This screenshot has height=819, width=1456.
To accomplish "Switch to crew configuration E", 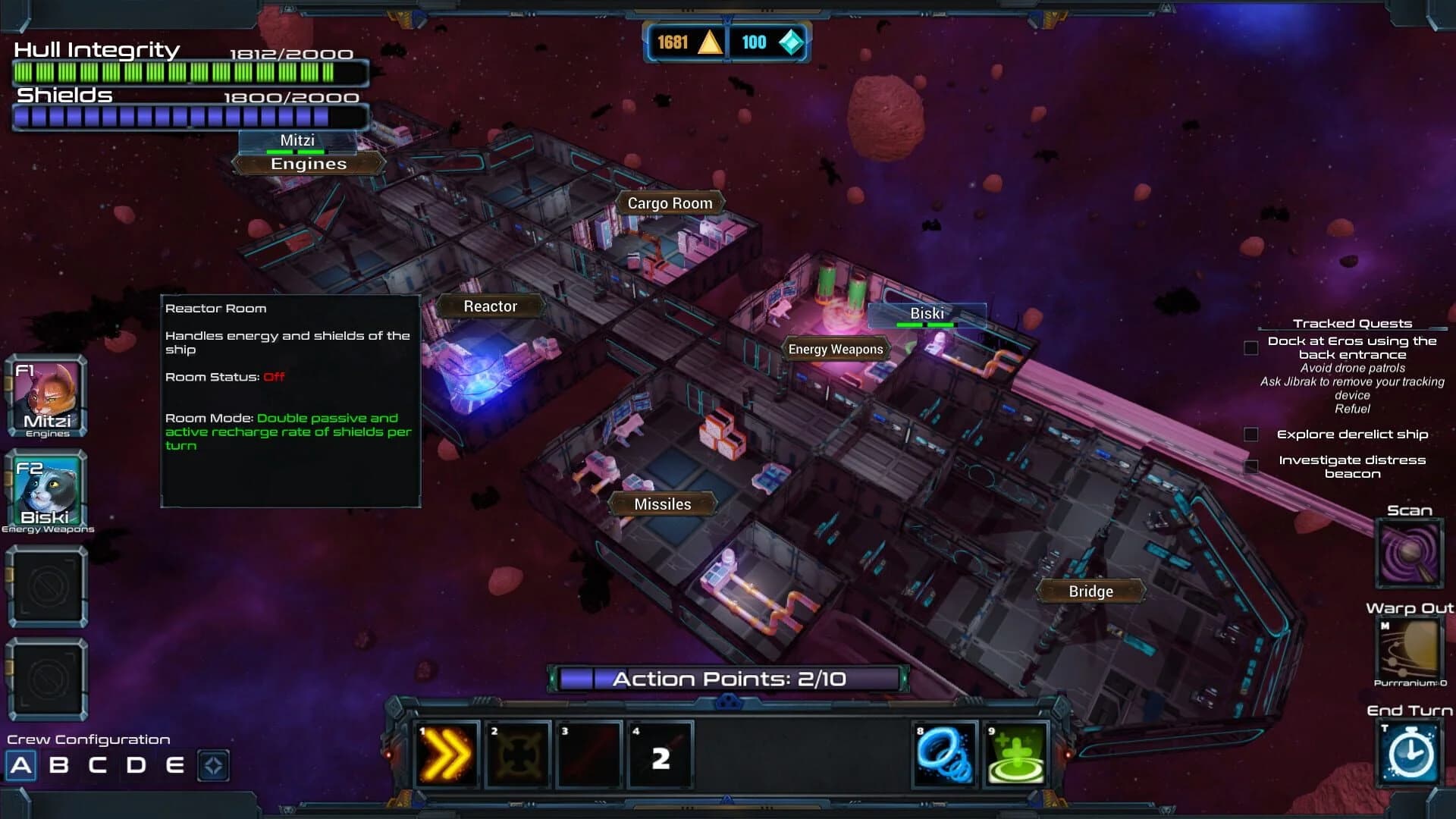I will pos(174,765).
